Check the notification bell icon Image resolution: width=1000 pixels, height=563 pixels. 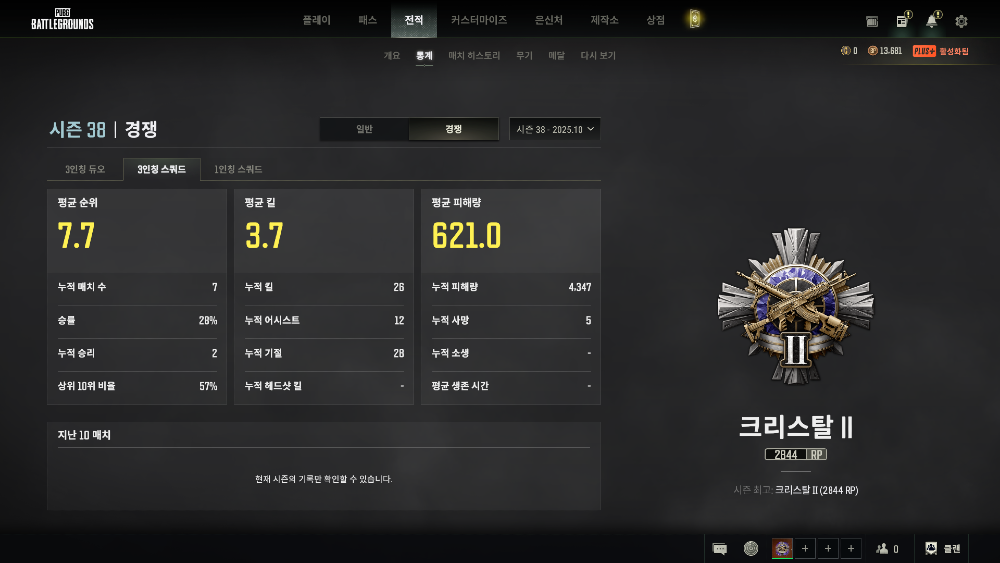coord(931,21)
